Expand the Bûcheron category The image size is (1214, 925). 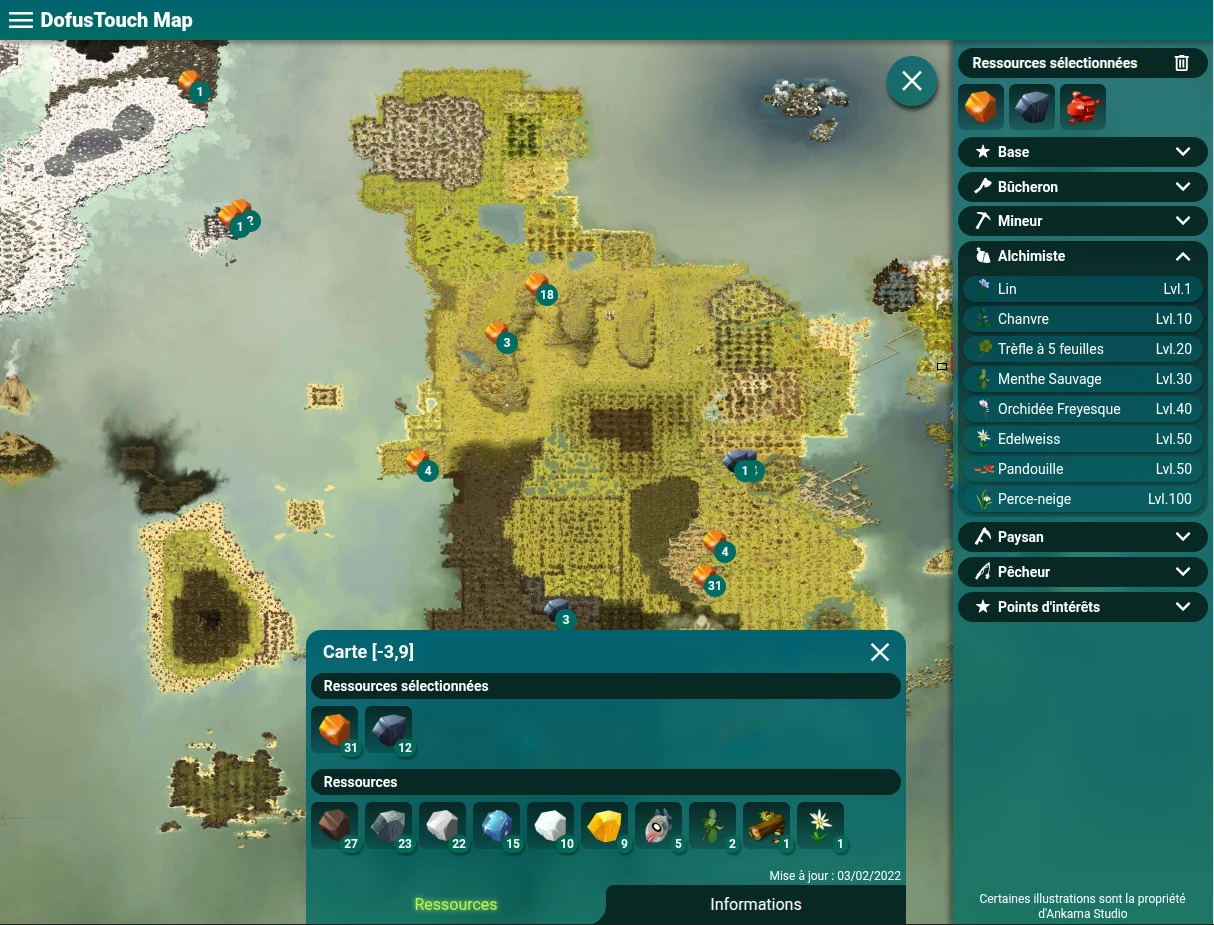coord(1082,187)
